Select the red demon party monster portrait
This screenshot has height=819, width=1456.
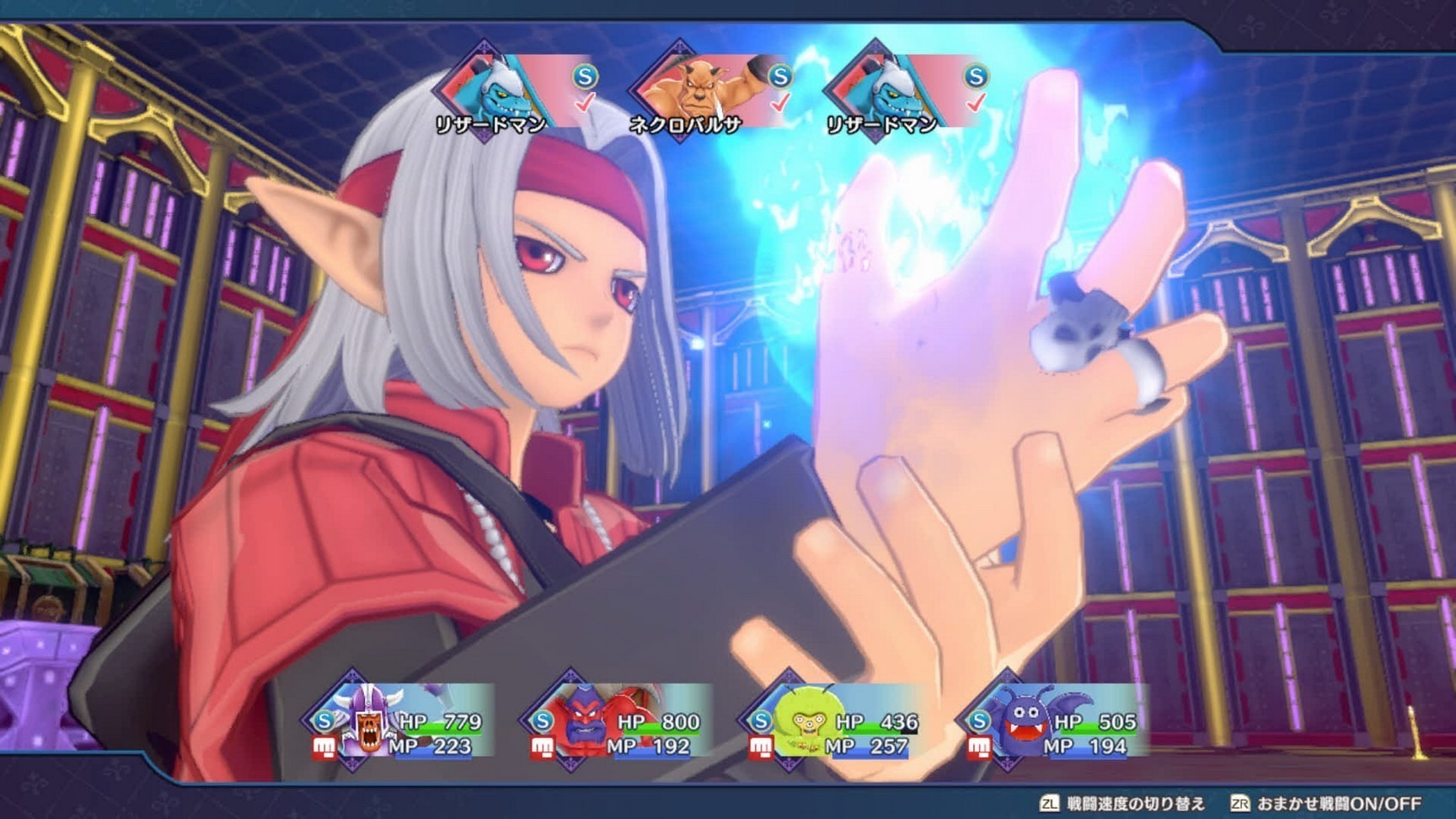(x=585, y=721)
